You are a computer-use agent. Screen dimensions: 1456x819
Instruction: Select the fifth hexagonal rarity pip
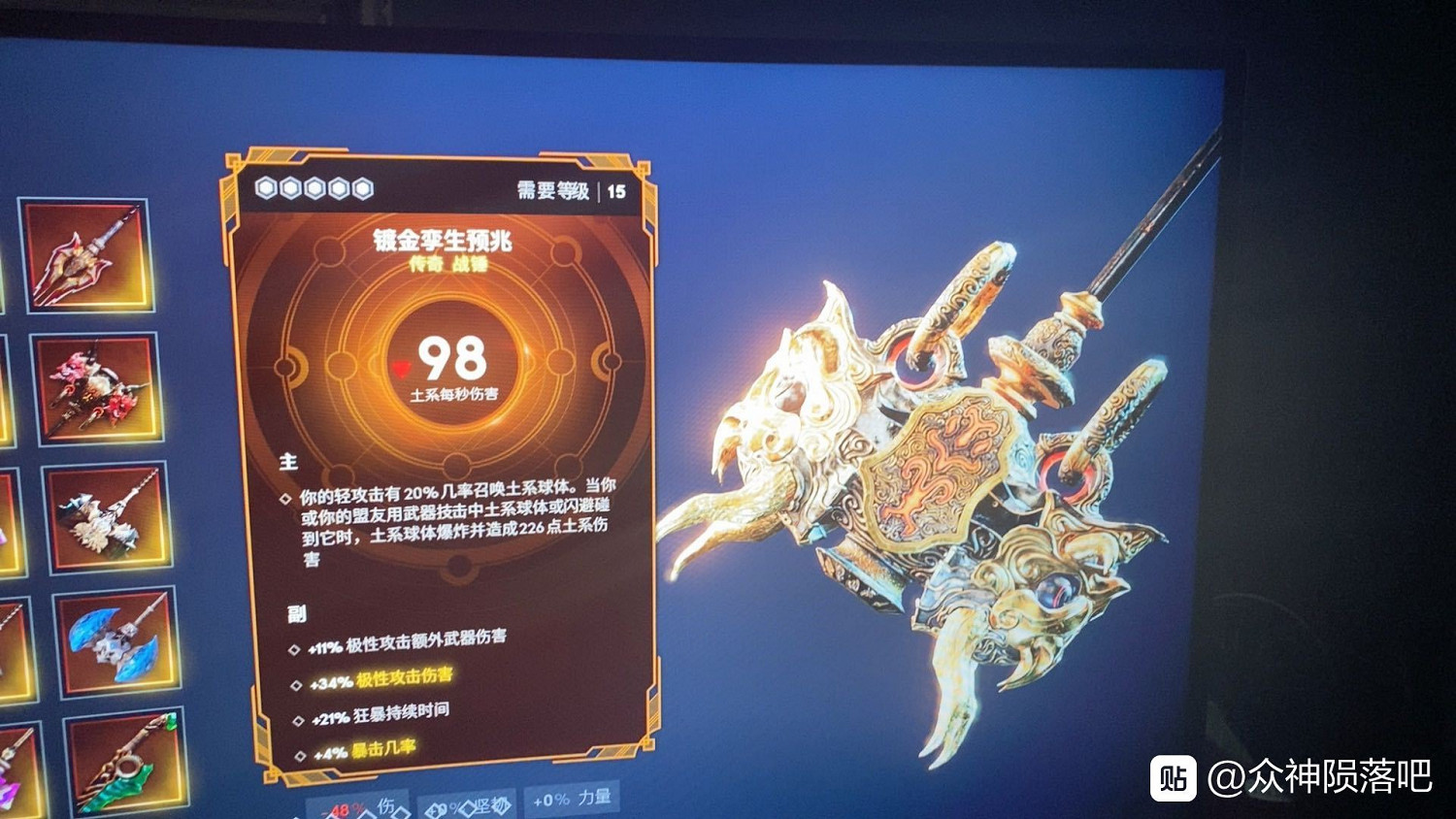pyautogui.click(x=361, y=184)
